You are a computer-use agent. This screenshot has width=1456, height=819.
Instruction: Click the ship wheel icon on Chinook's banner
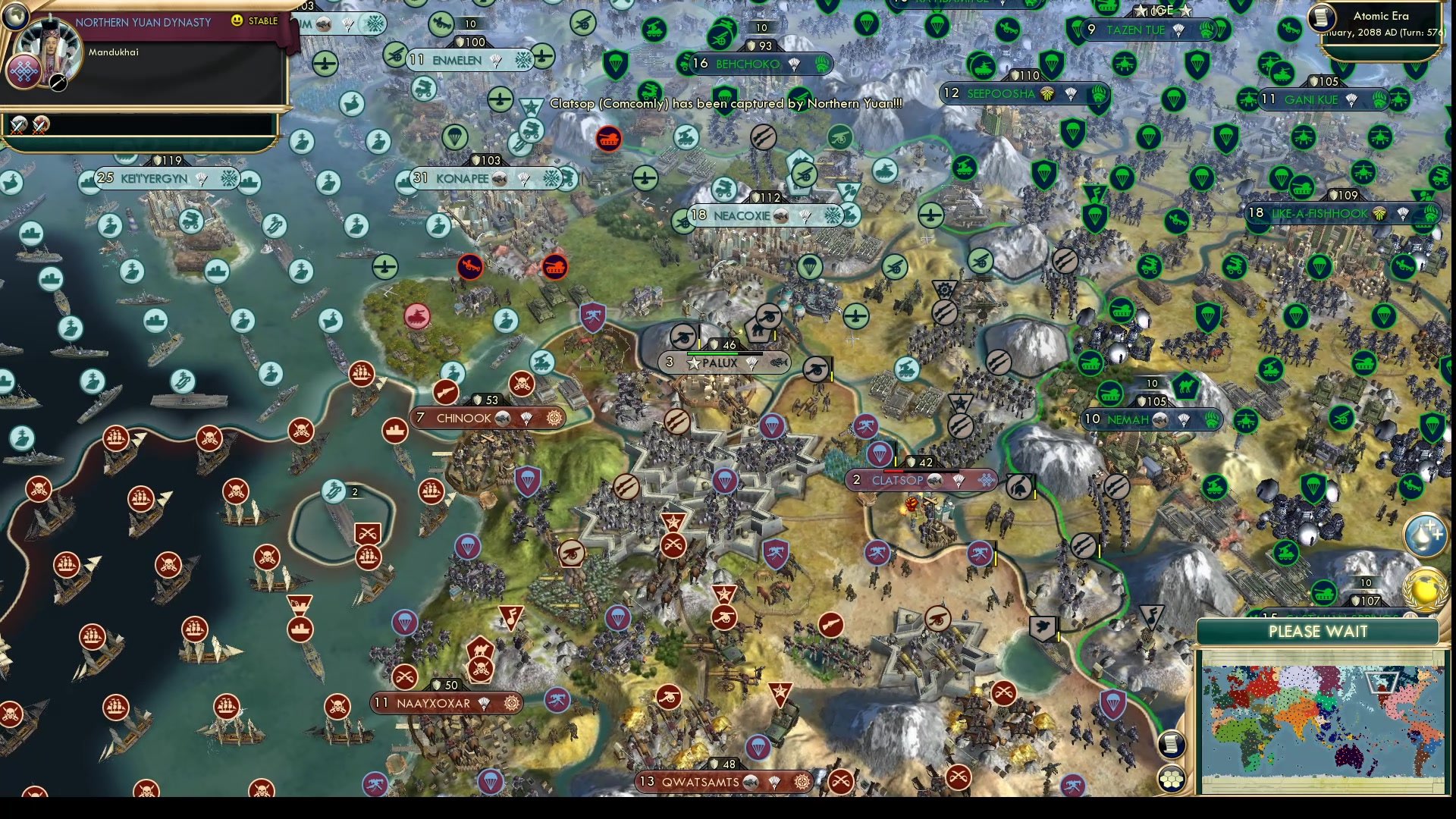click(x=554, y=418)
